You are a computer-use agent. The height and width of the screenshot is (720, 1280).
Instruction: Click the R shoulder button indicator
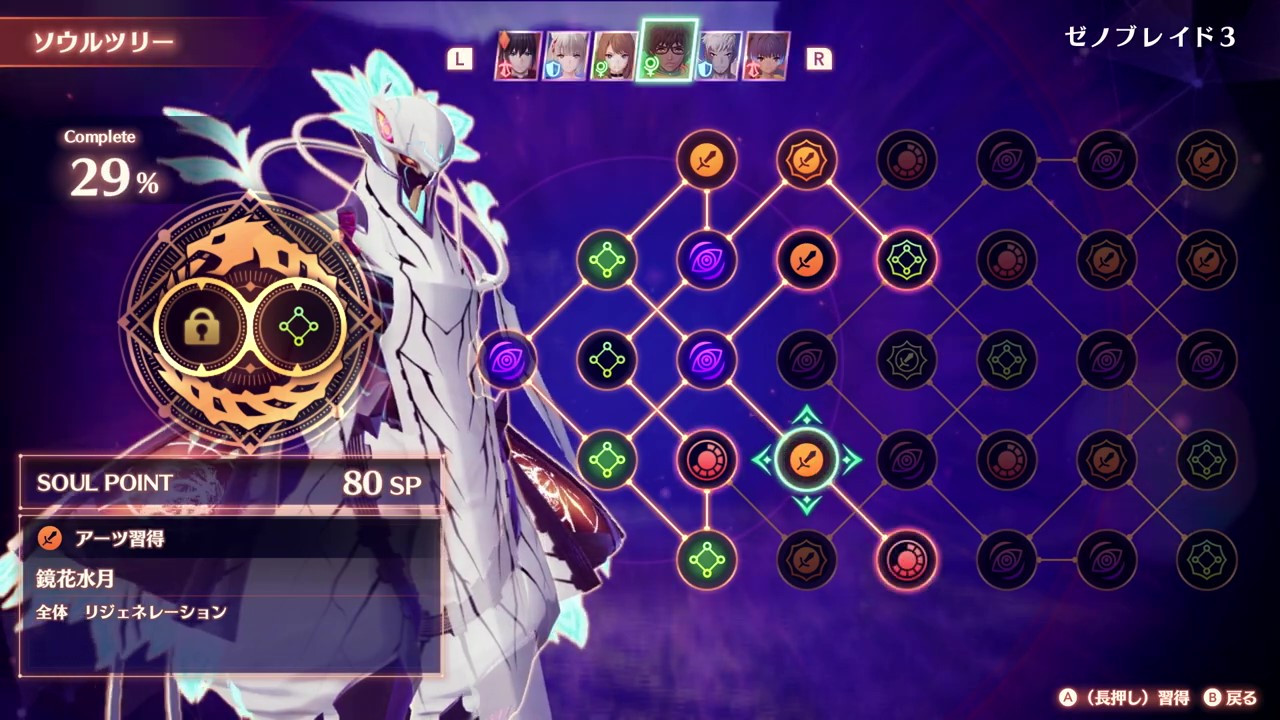click(x=819, y=58)
